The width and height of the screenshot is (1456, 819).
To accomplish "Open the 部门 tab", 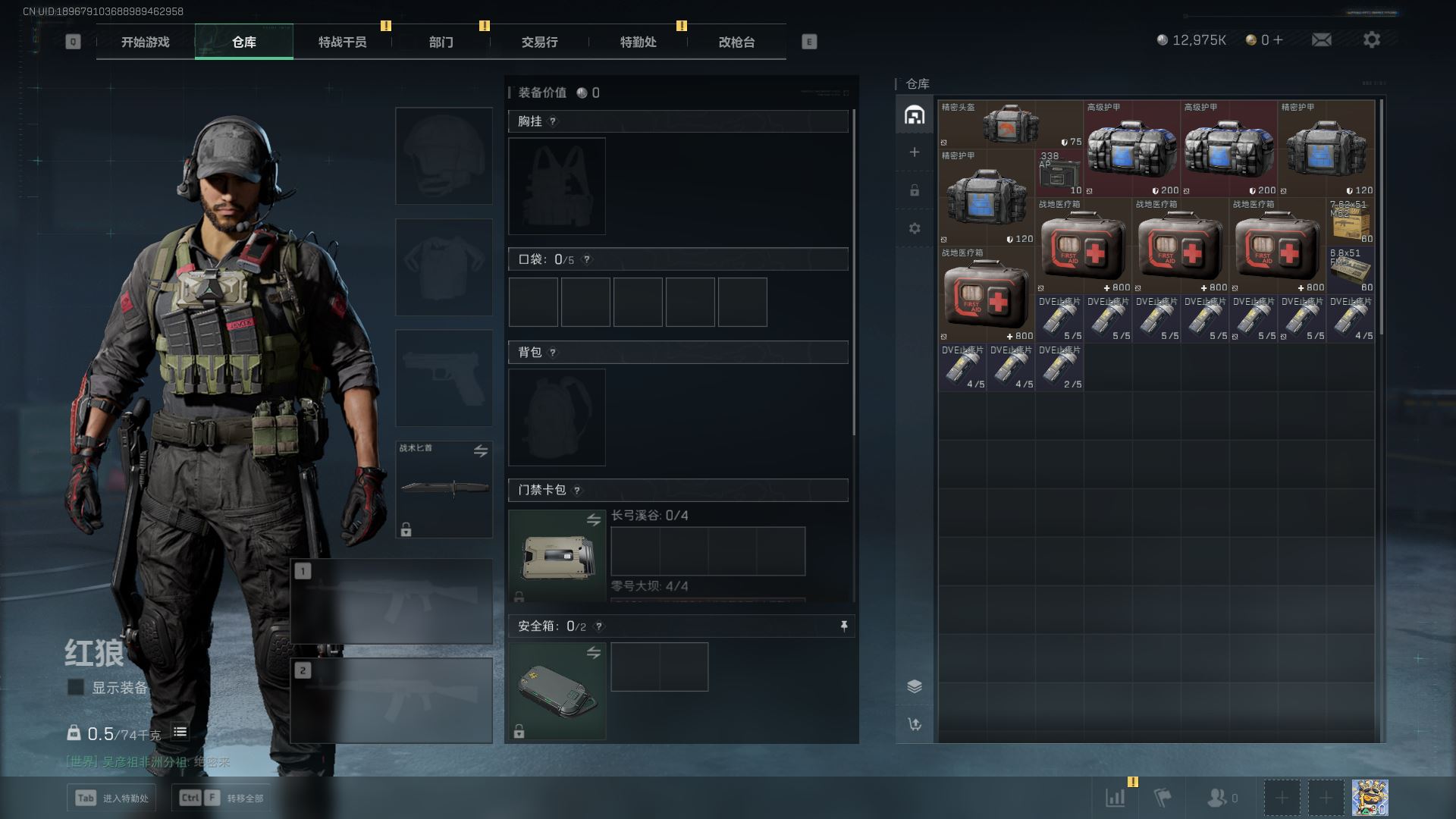I will (x=441, y=42).
